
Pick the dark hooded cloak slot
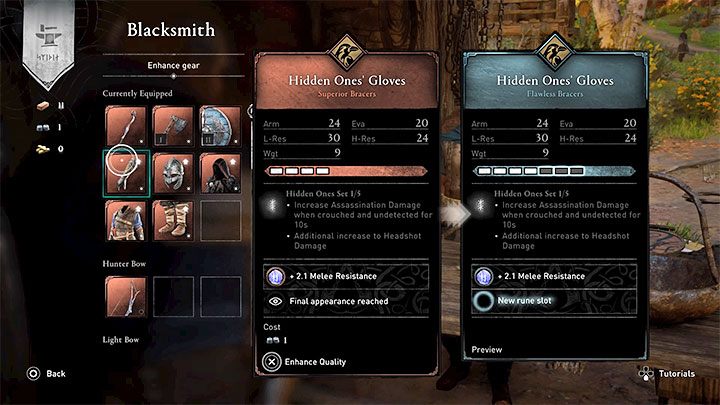coord(220,172)
